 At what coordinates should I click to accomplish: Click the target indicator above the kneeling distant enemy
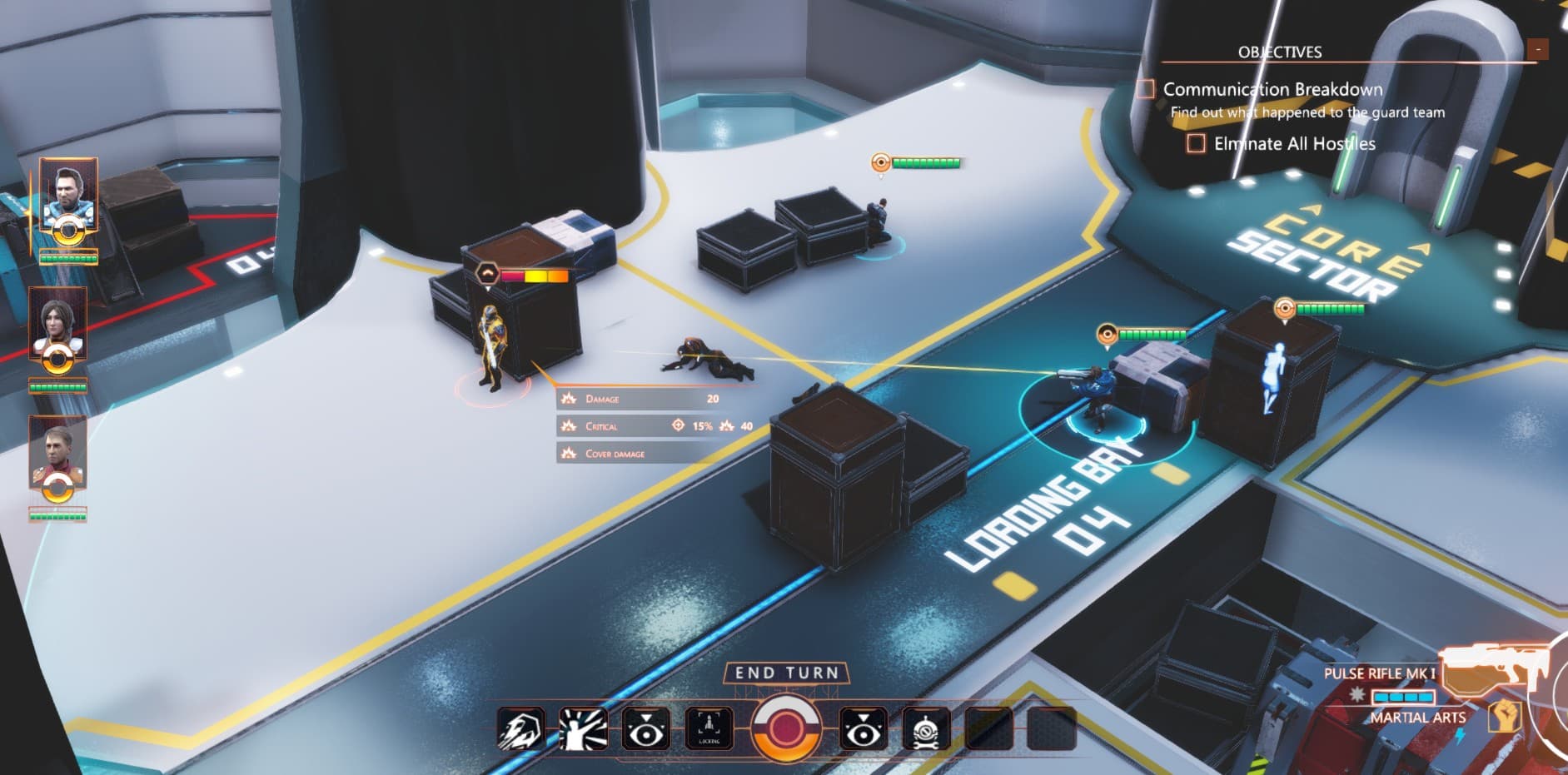coord(879,161)
